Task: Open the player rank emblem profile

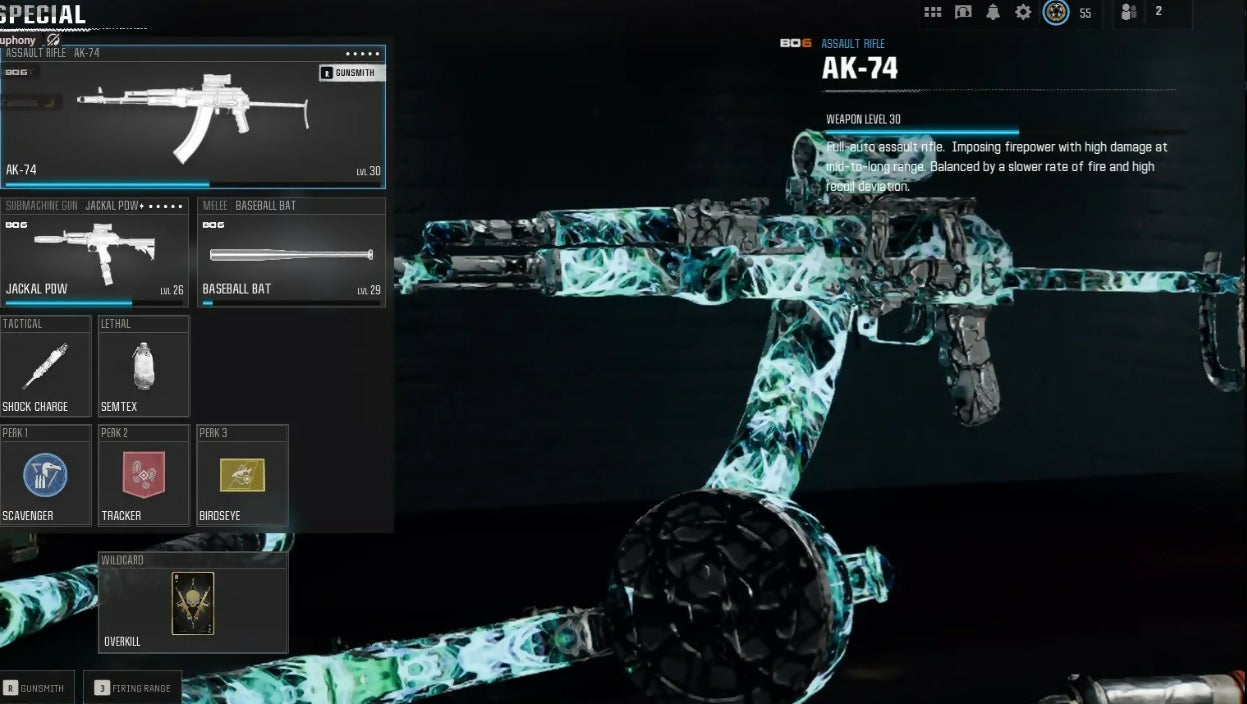Action: (x=1056, y=12)
